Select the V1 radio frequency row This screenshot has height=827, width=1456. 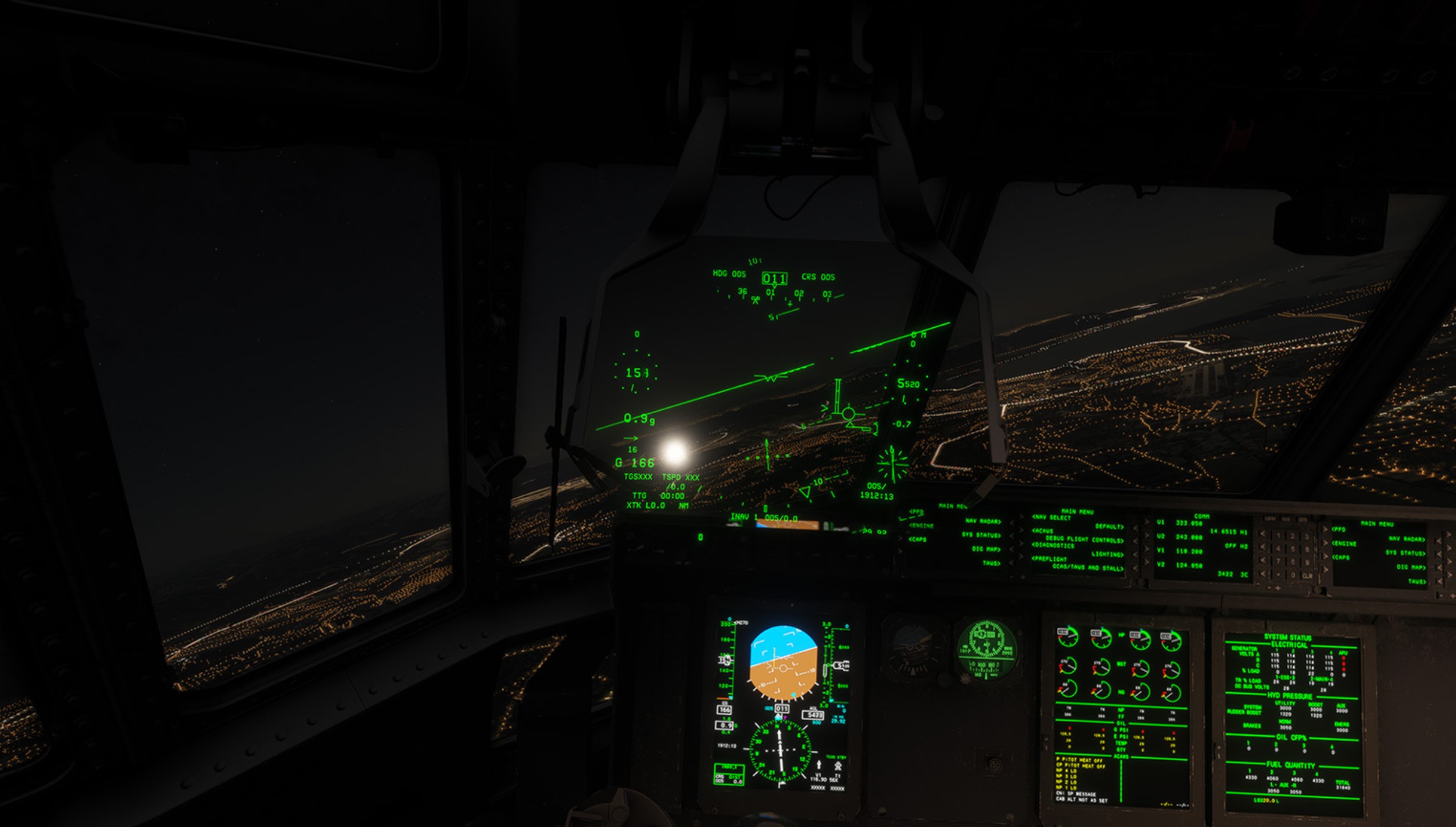[1180, 551]
